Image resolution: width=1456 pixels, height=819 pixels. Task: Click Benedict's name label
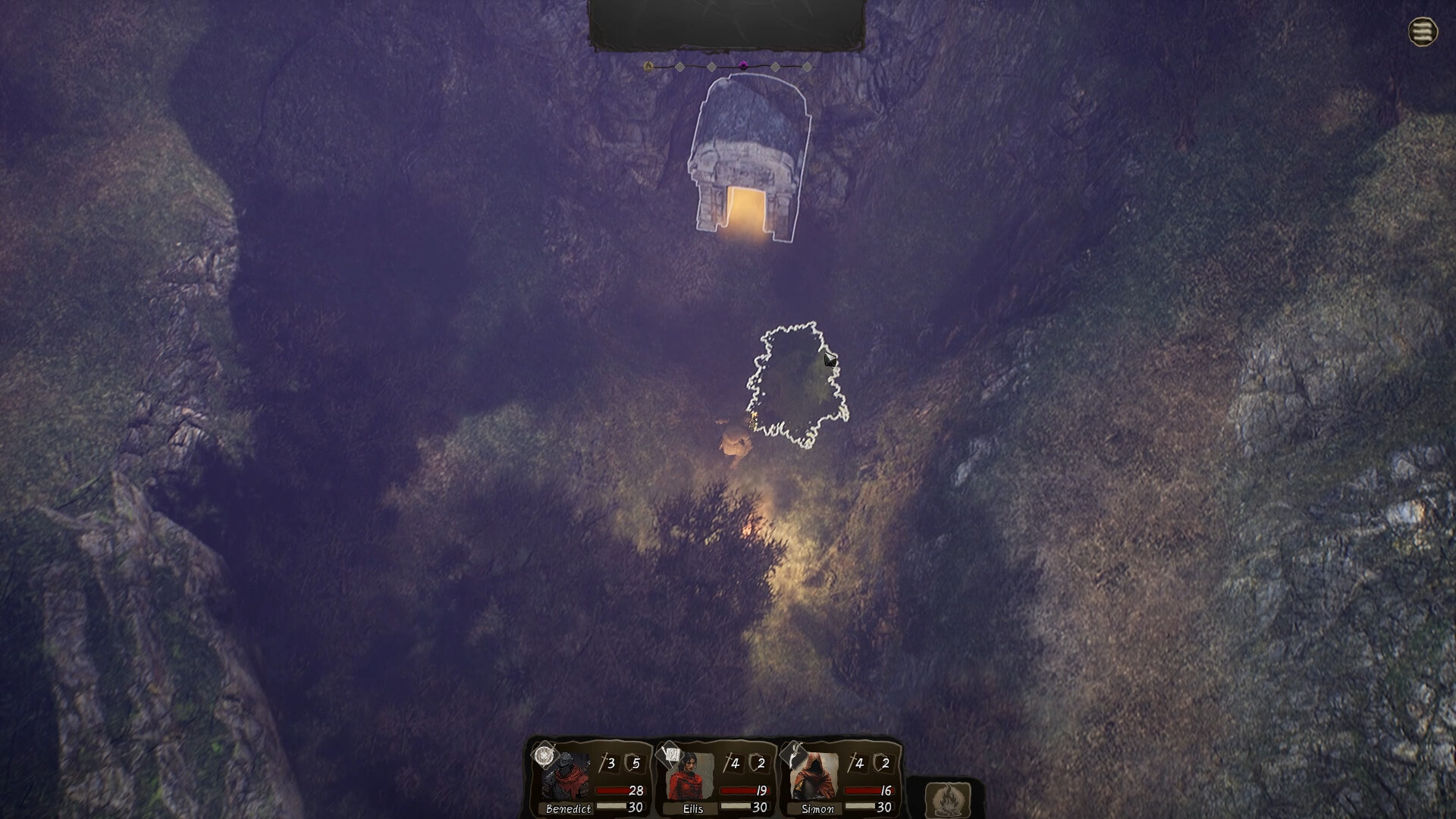568,808
